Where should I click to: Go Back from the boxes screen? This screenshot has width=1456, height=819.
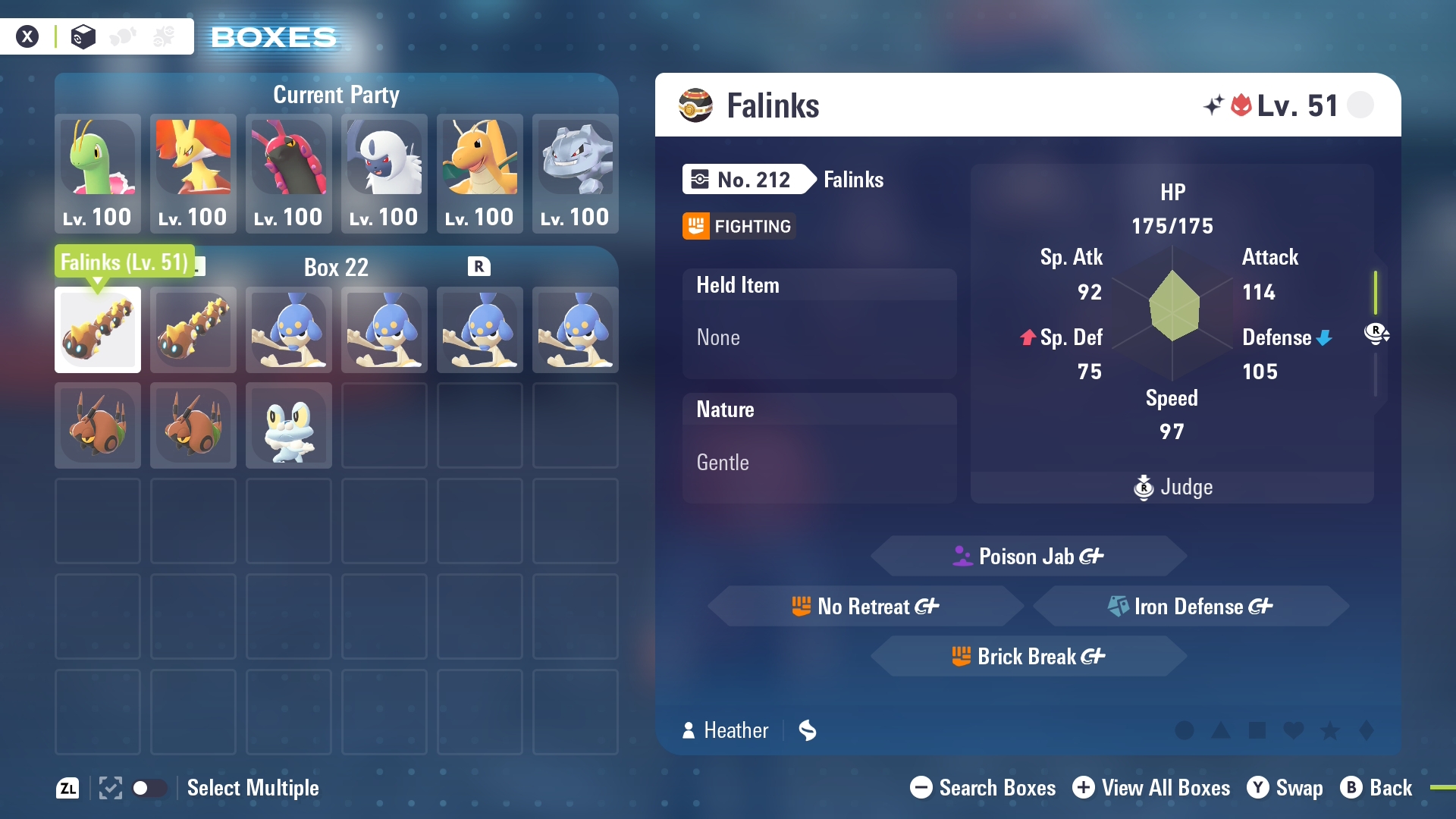tap(1376, 788)
